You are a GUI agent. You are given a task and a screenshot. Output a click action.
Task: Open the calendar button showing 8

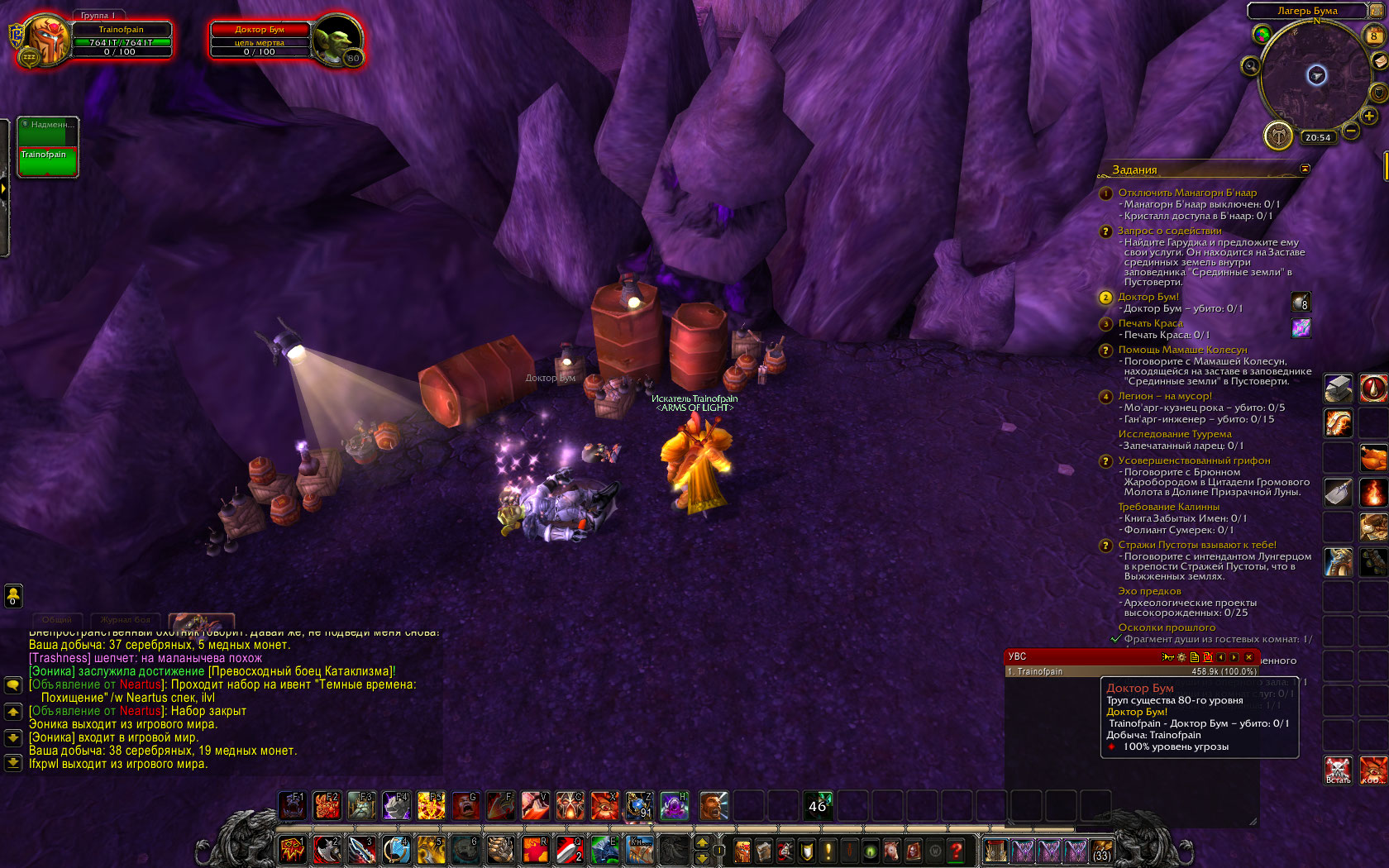pos(1373,36)
